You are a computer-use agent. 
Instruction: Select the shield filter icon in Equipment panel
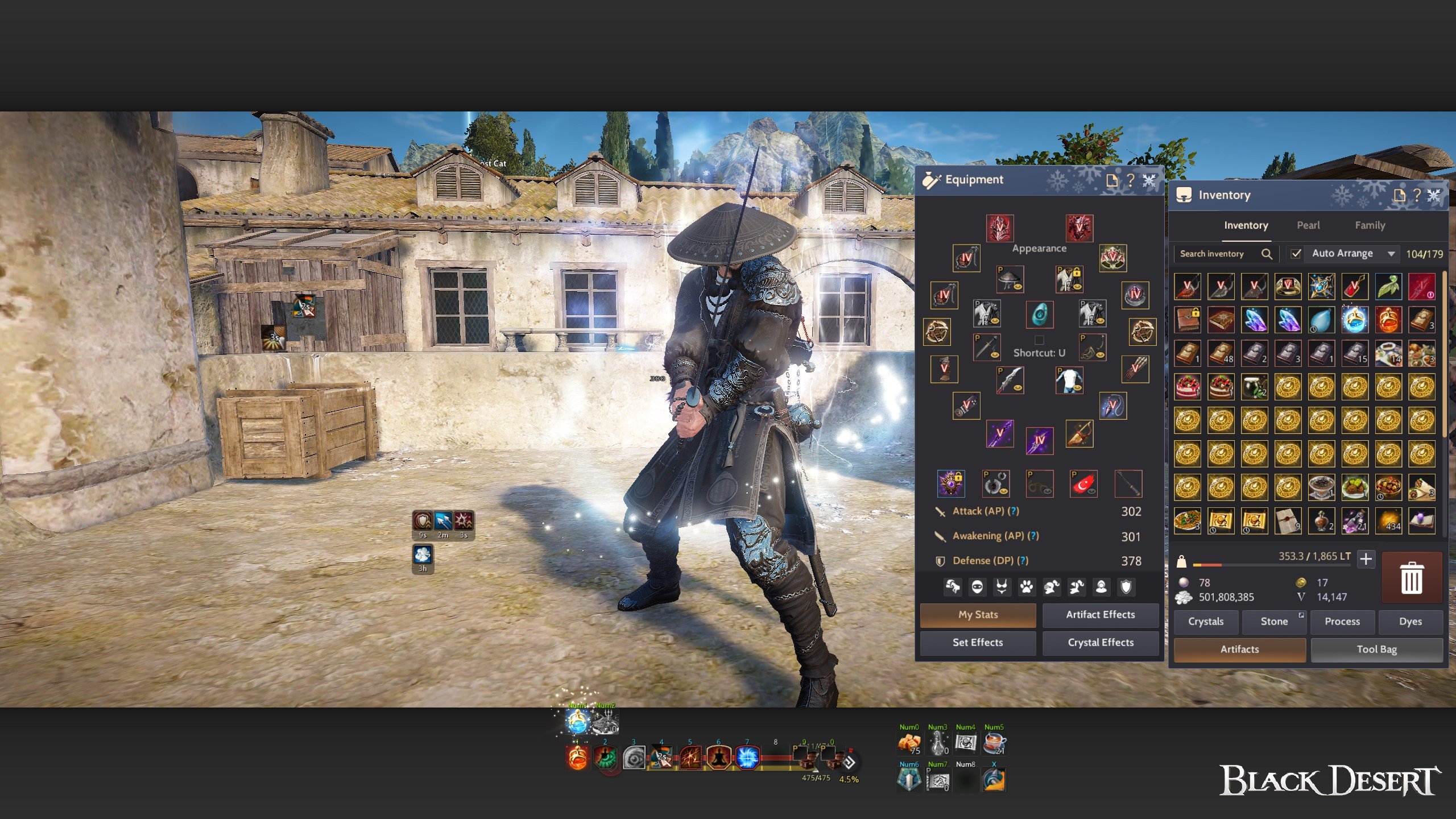click(1126, 587)
